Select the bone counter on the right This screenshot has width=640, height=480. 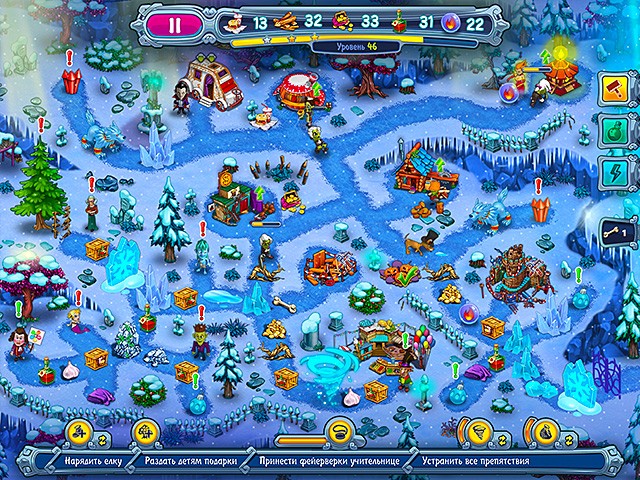(616, 232)
